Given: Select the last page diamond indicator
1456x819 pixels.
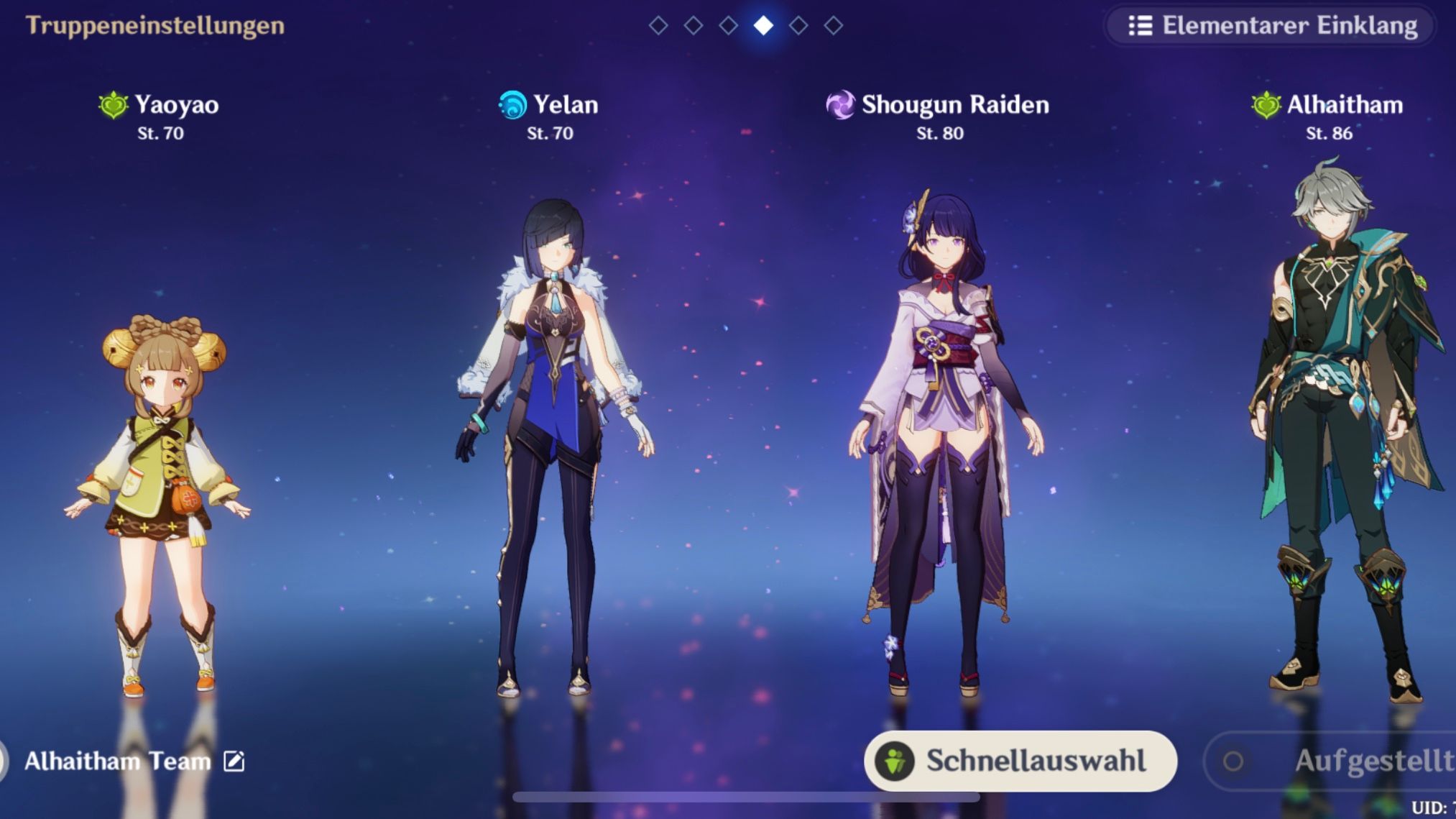Looking at the screenshot, I should [833, 27].
